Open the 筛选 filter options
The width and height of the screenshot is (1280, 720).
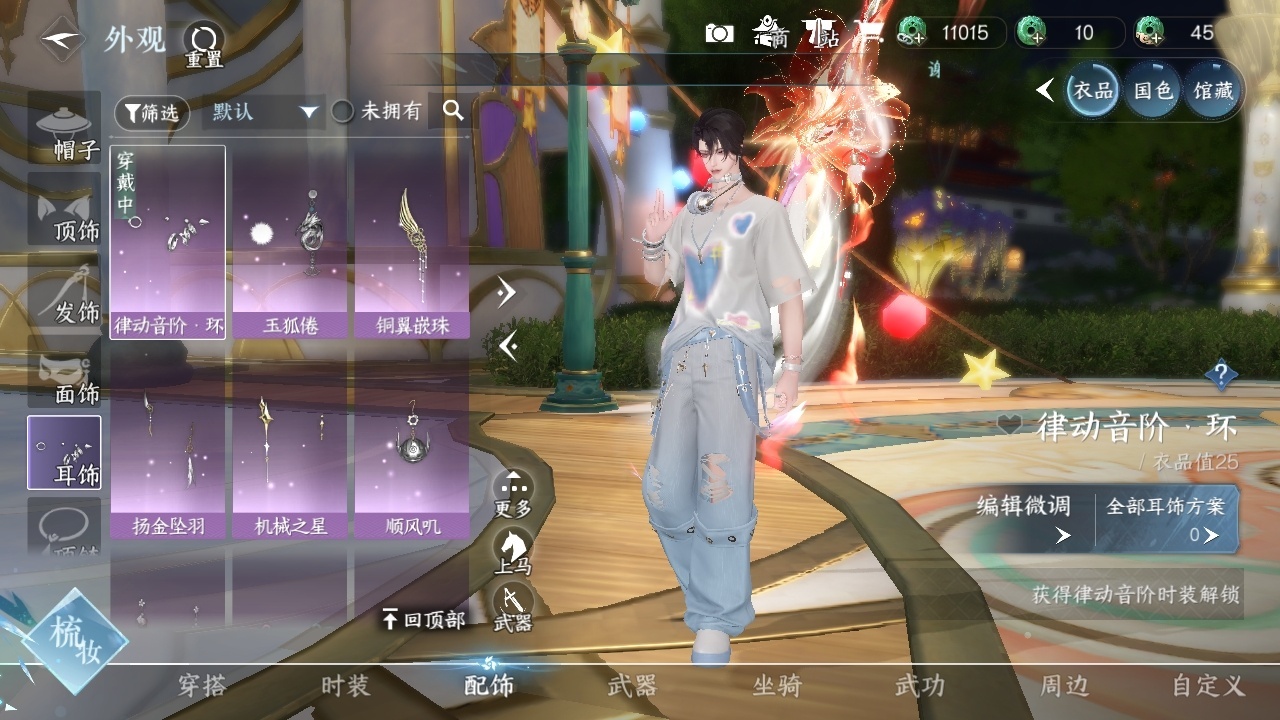tap(152, 113)
